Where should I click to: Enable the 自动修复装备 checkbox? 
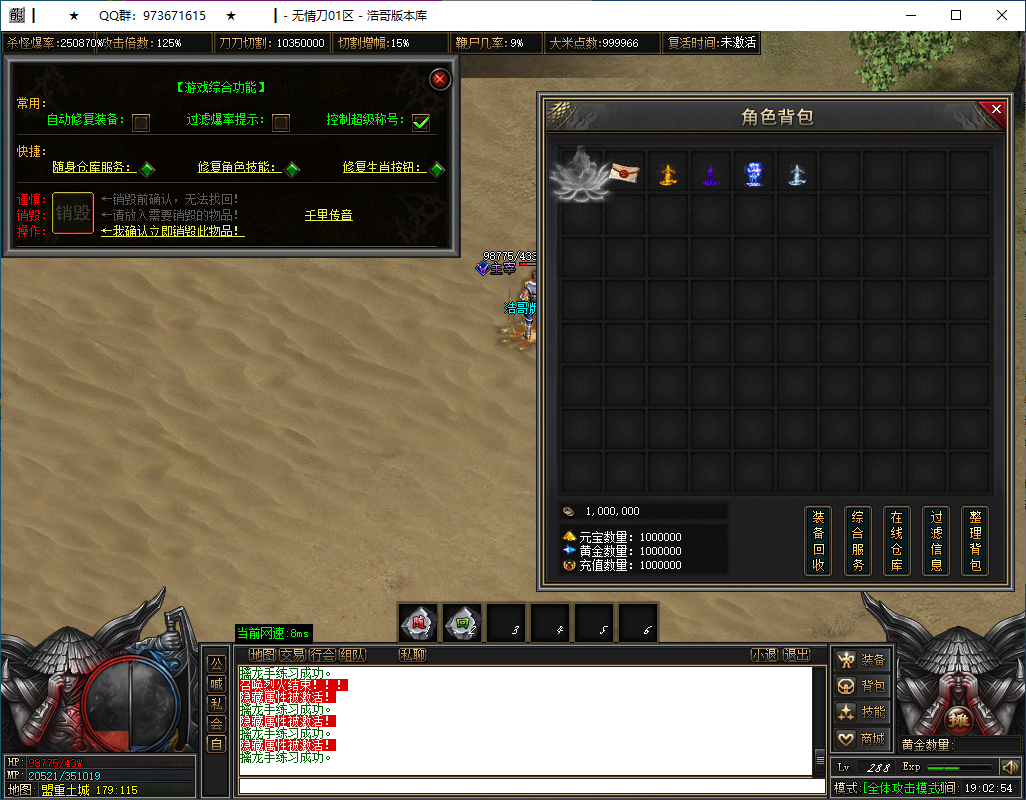141,122
